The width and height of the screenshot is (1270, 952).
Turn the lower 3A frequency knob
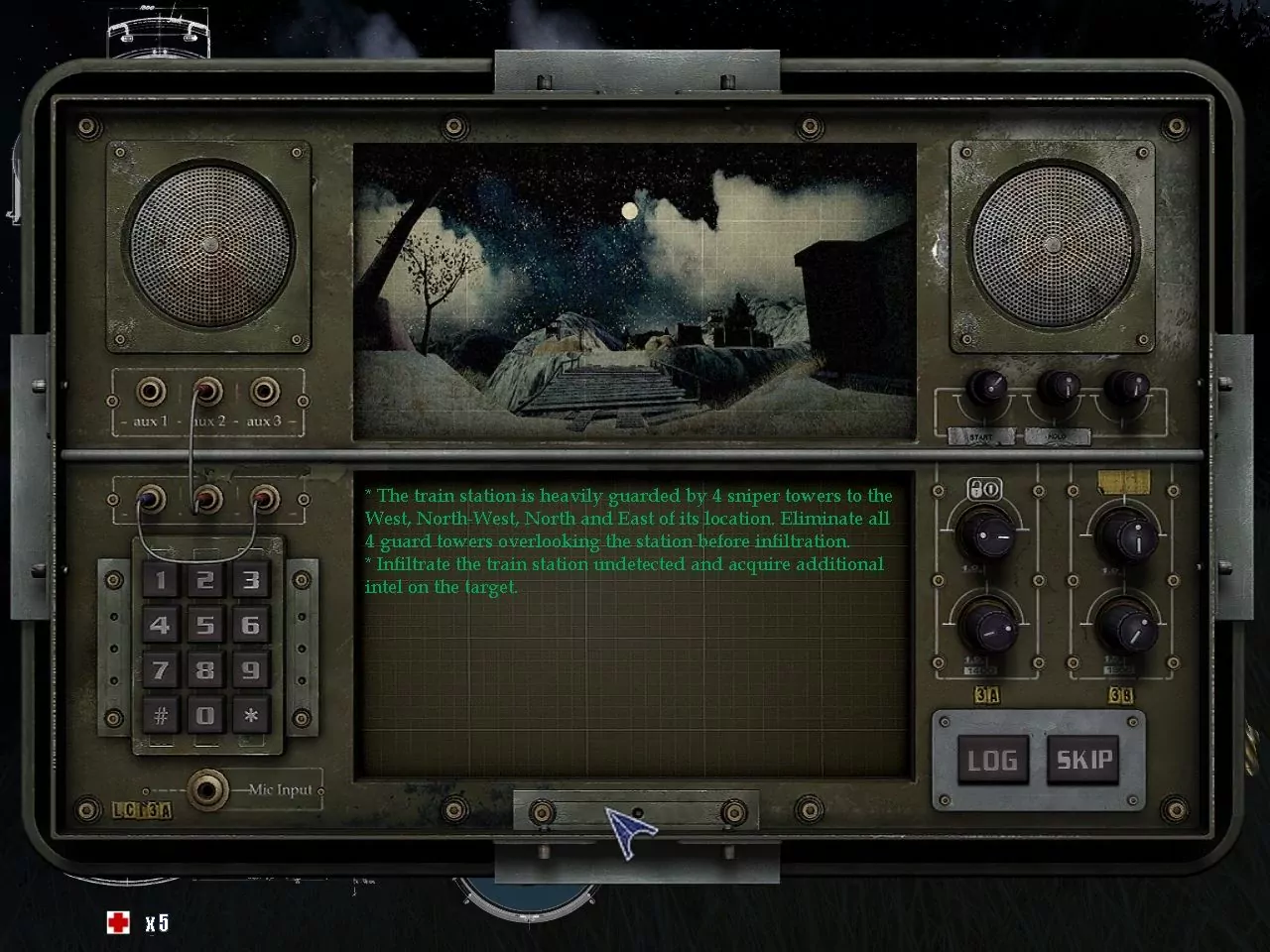tap(987, 628)
